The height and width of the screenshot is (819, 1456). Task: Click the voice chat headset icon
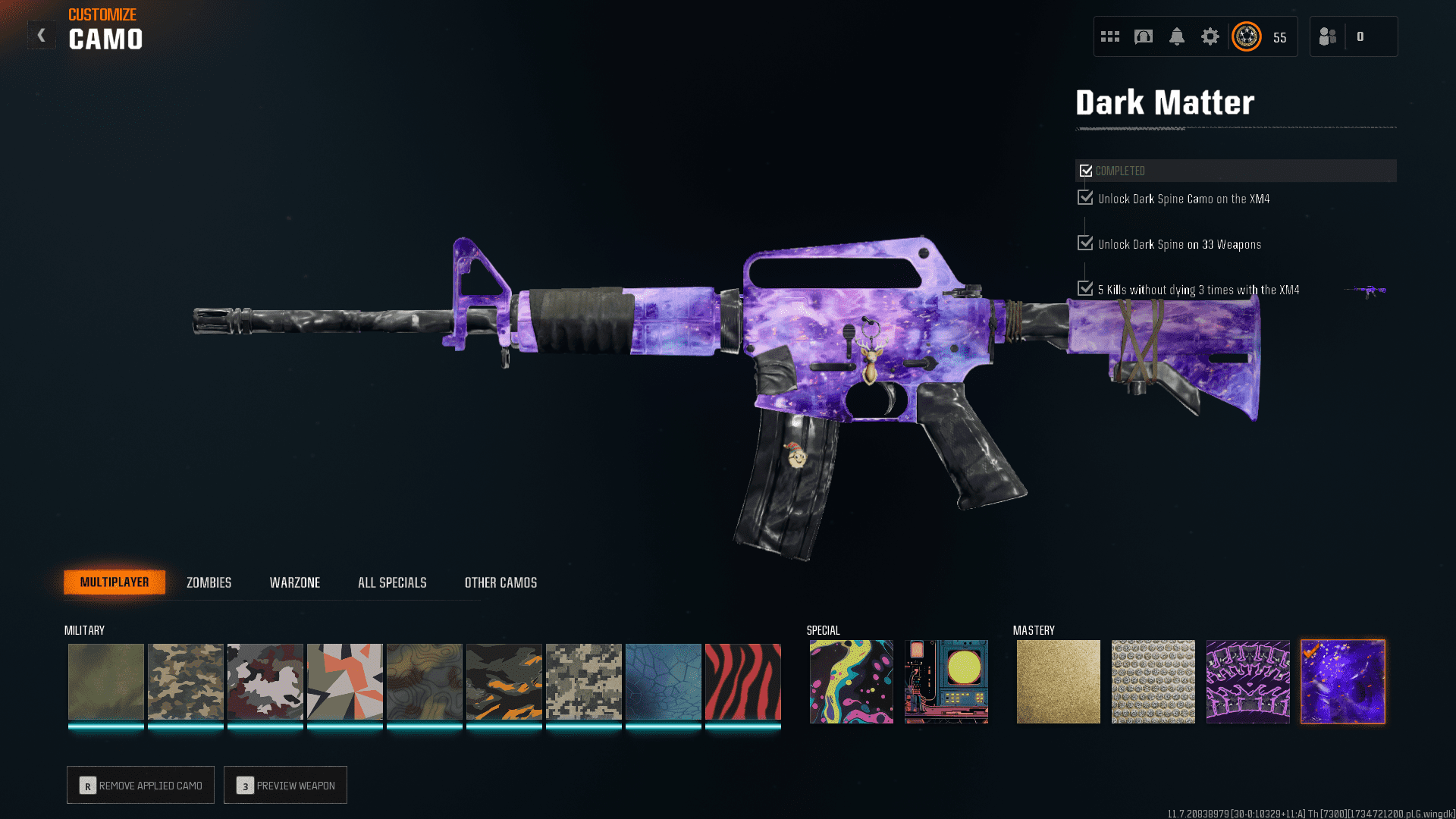point(1144,36)
